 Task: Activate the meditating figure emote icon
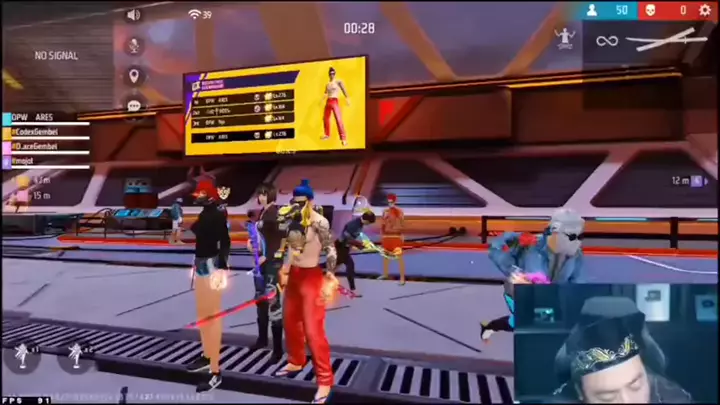tap(565, 39)
